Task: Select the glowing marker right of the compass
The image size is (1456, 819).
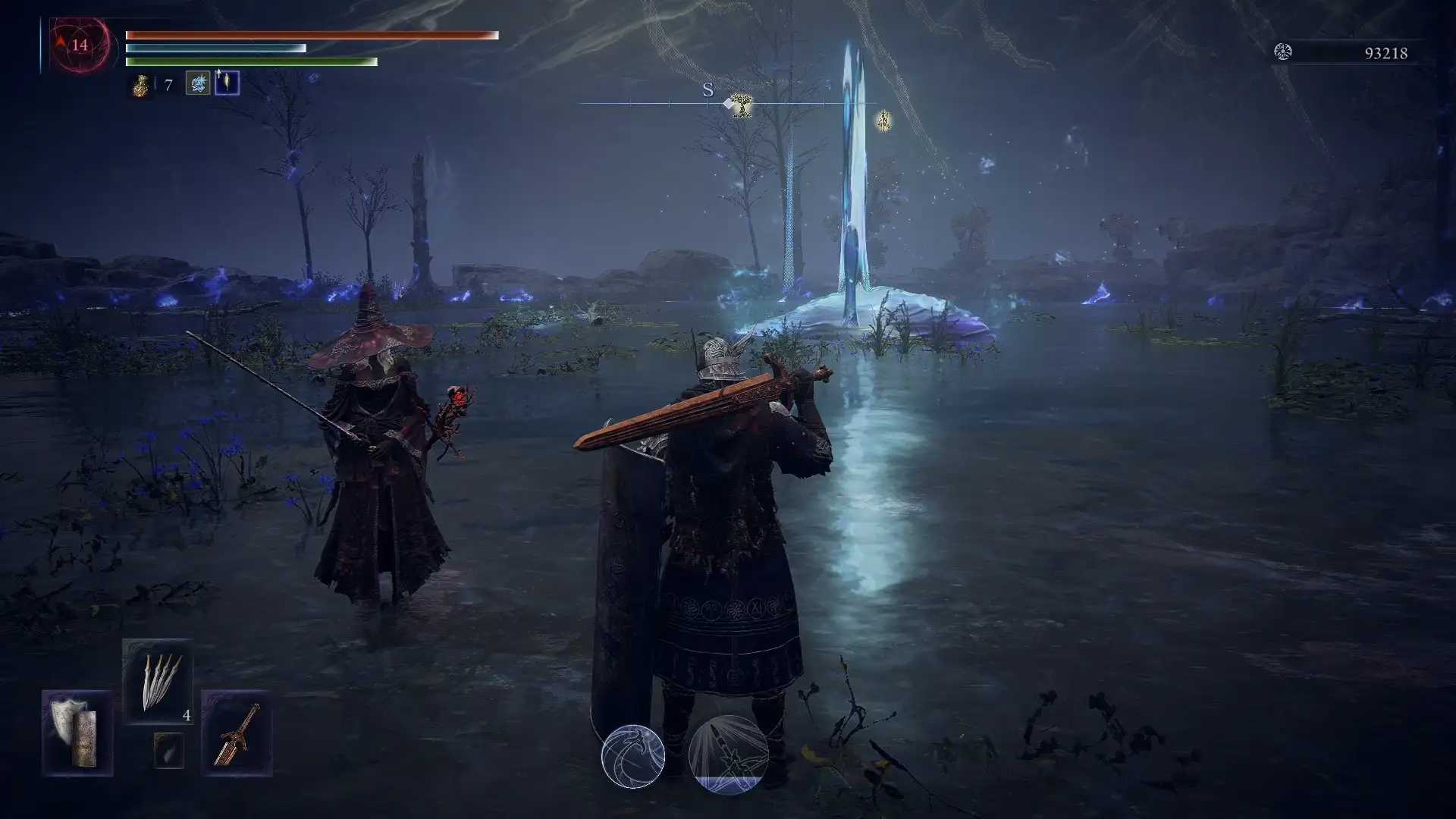Action: click(883, 120)
